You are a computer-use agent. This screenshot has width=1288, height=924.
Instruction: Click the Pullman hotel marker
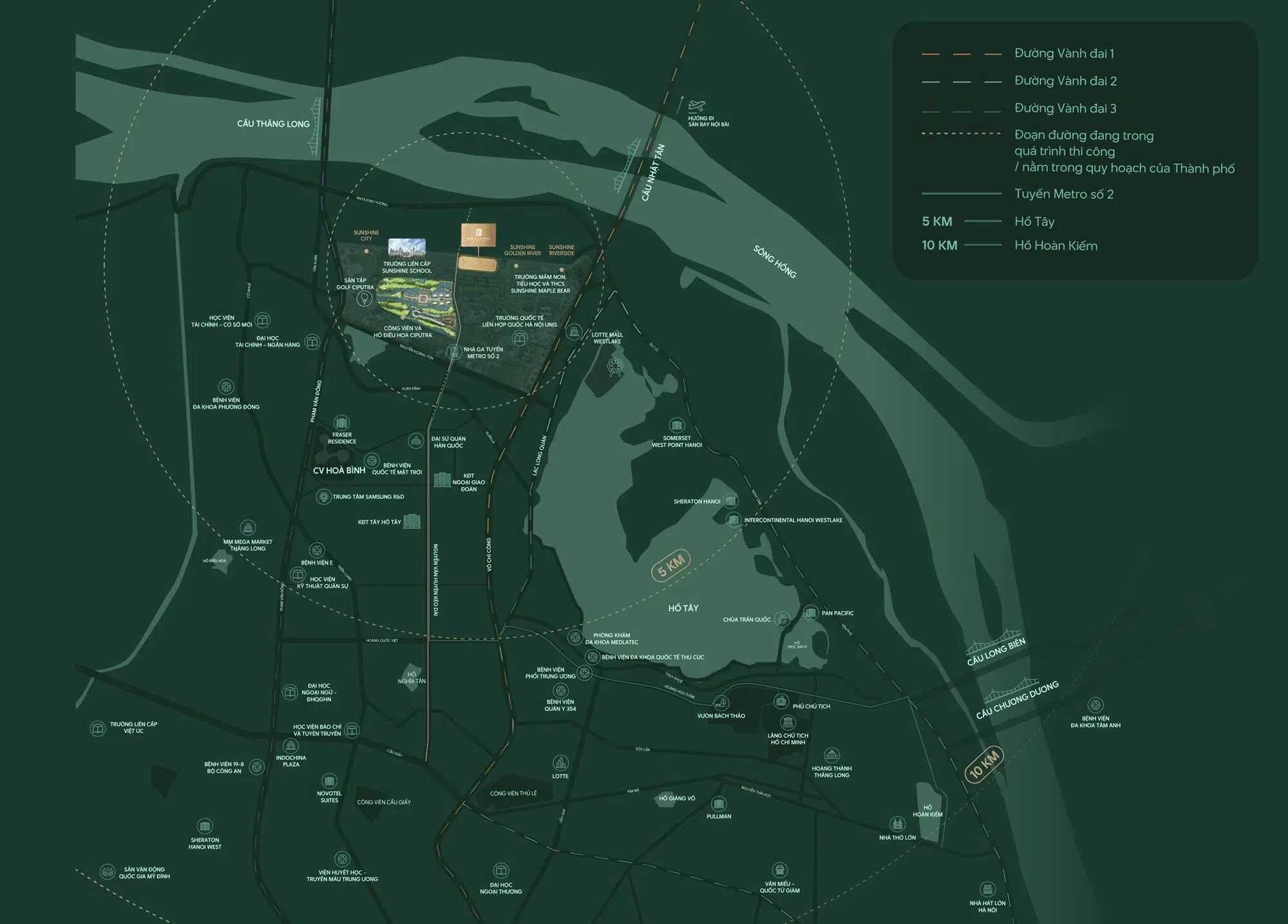click(x=719, y=804)
